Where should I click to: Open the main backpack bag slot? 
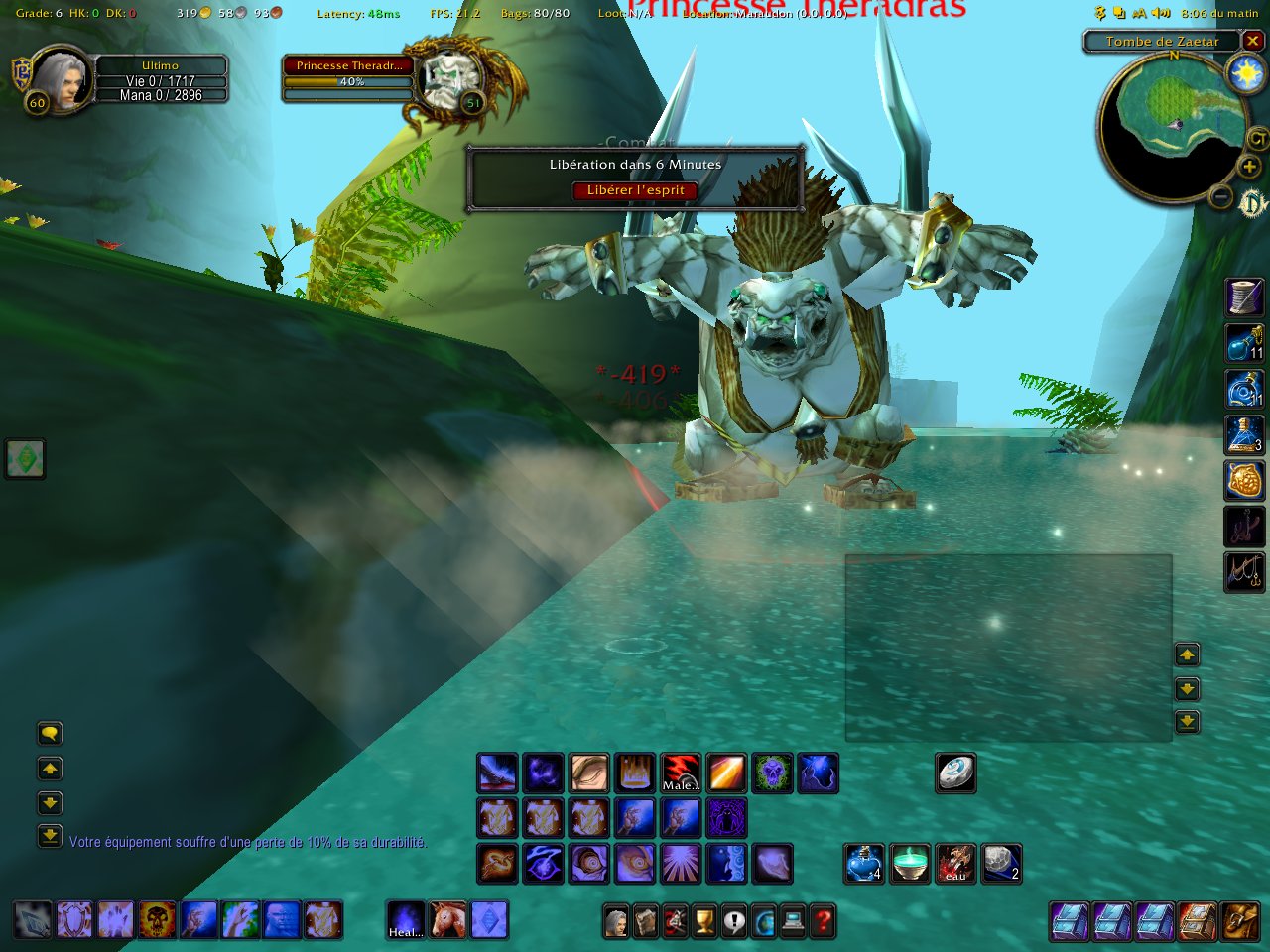click(1239, 921)
